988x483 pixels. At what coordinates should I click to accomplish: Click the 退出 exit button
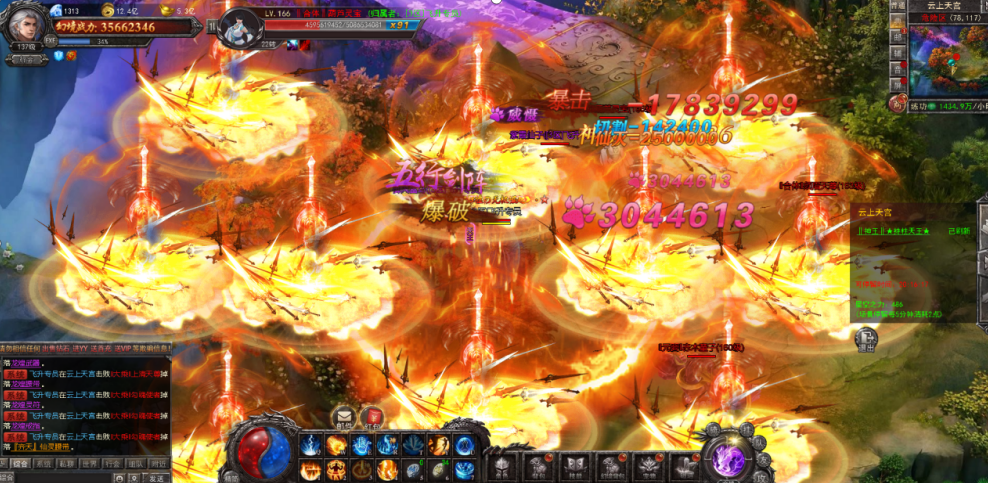point(866,340)
